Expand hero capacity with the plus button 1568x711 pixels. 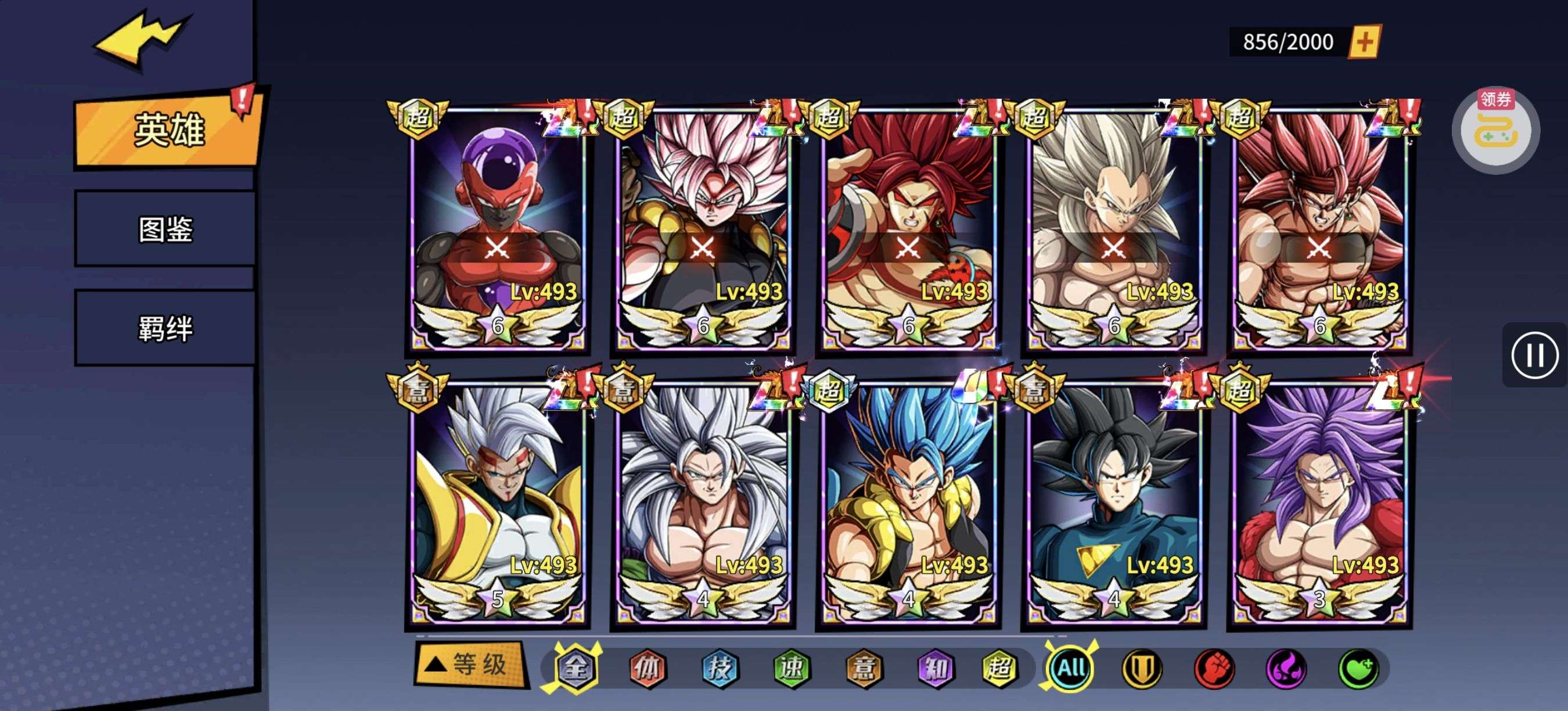pyautogui.click(x=1365, y=42)
